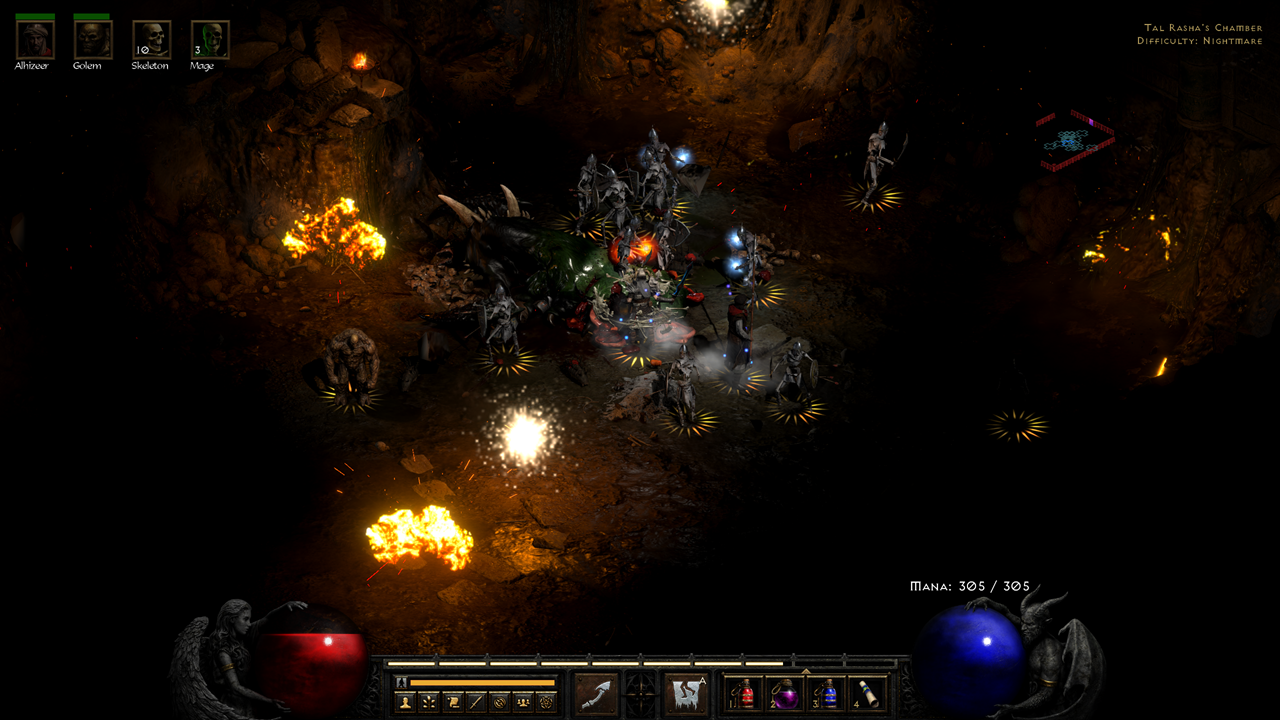Use the red healing potion in belt slot 1
Viewport: 1280px width, 720px height.
pyautogui.click(x=744, y=694)
